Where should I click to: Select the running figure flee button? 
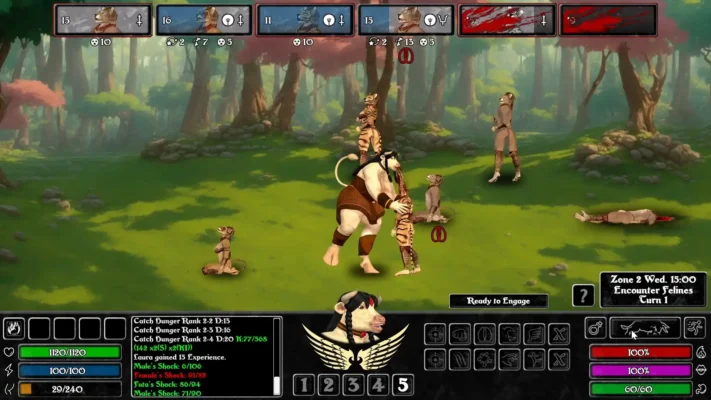coord(694,328)
